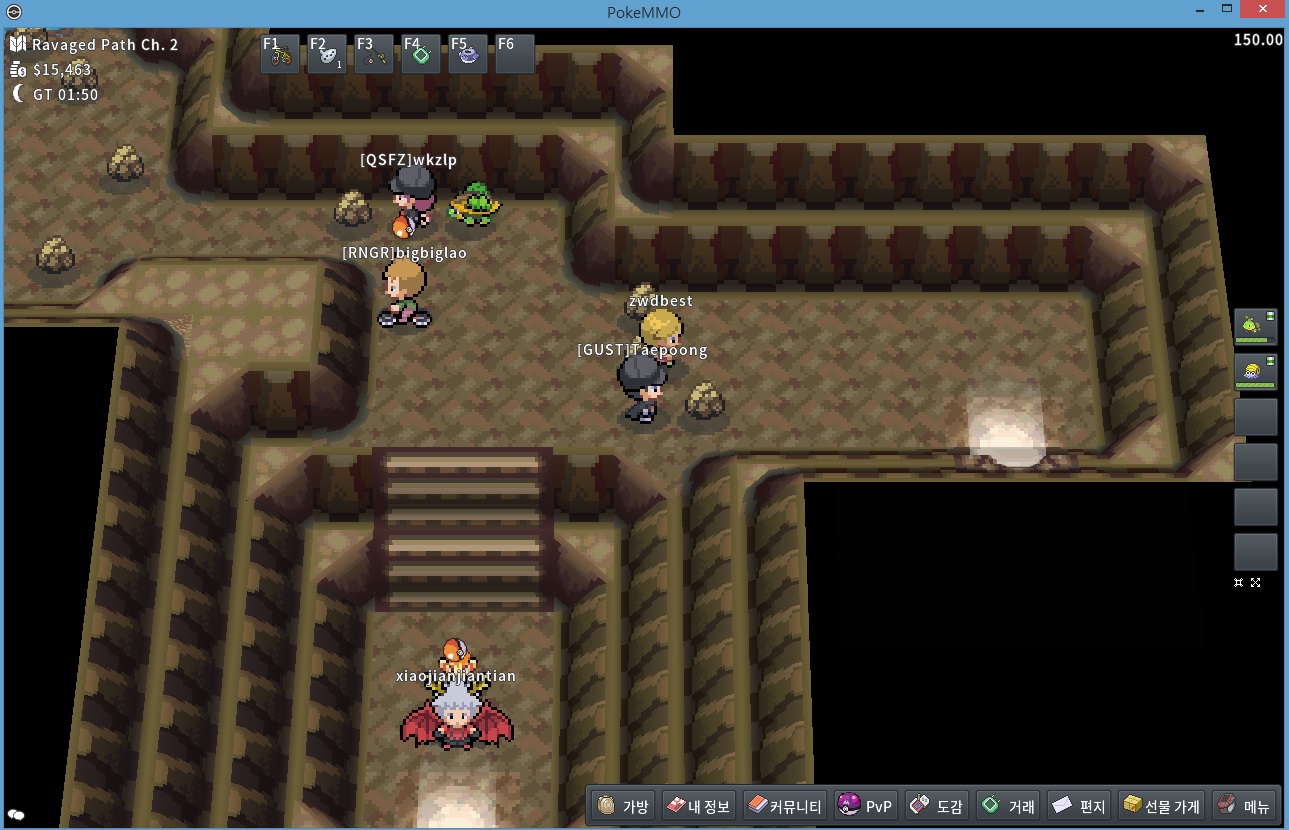This screenshot has width=1289, height=830.
Task: Open the 메뉴 main menu
Action: 1244,806
